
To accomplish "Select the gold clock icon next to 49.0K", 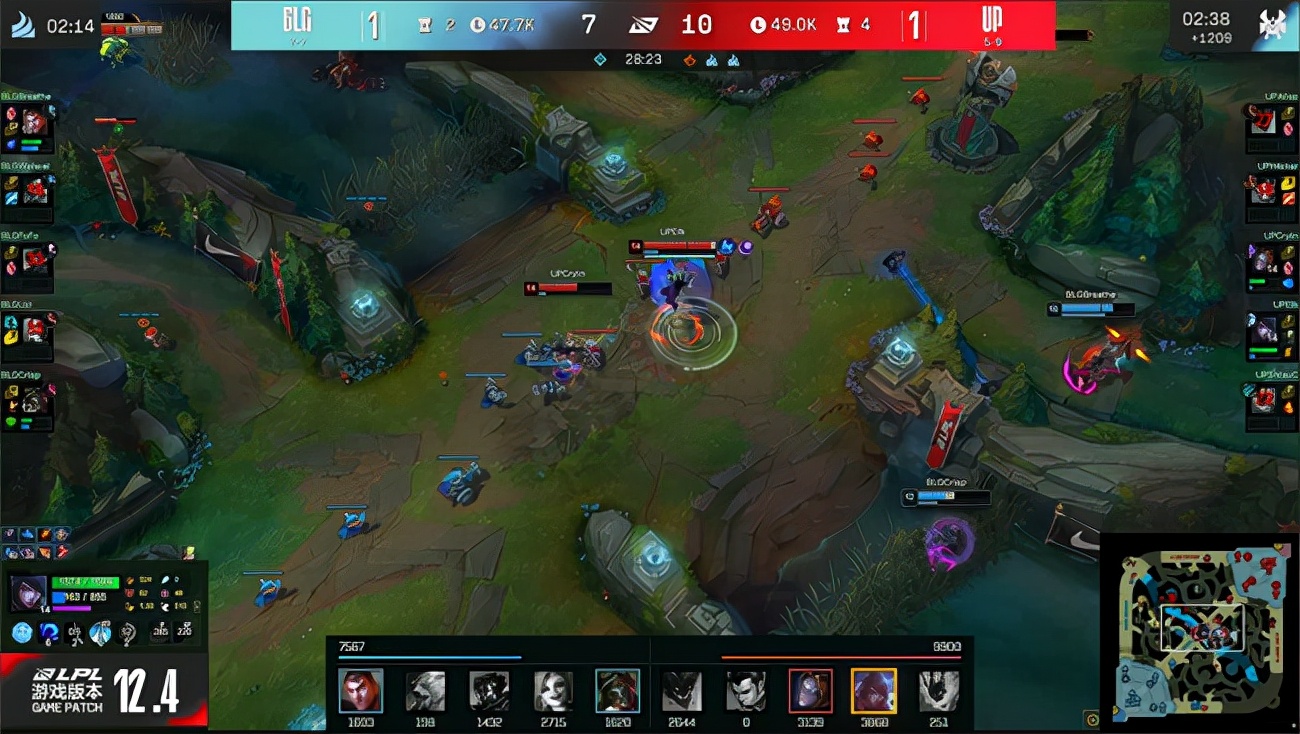I will 758,25.
